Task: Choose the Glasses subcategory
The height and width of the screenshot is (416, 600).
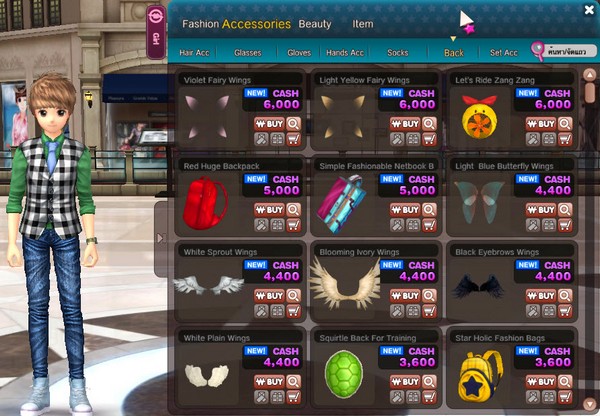Action: coord(247,52)
